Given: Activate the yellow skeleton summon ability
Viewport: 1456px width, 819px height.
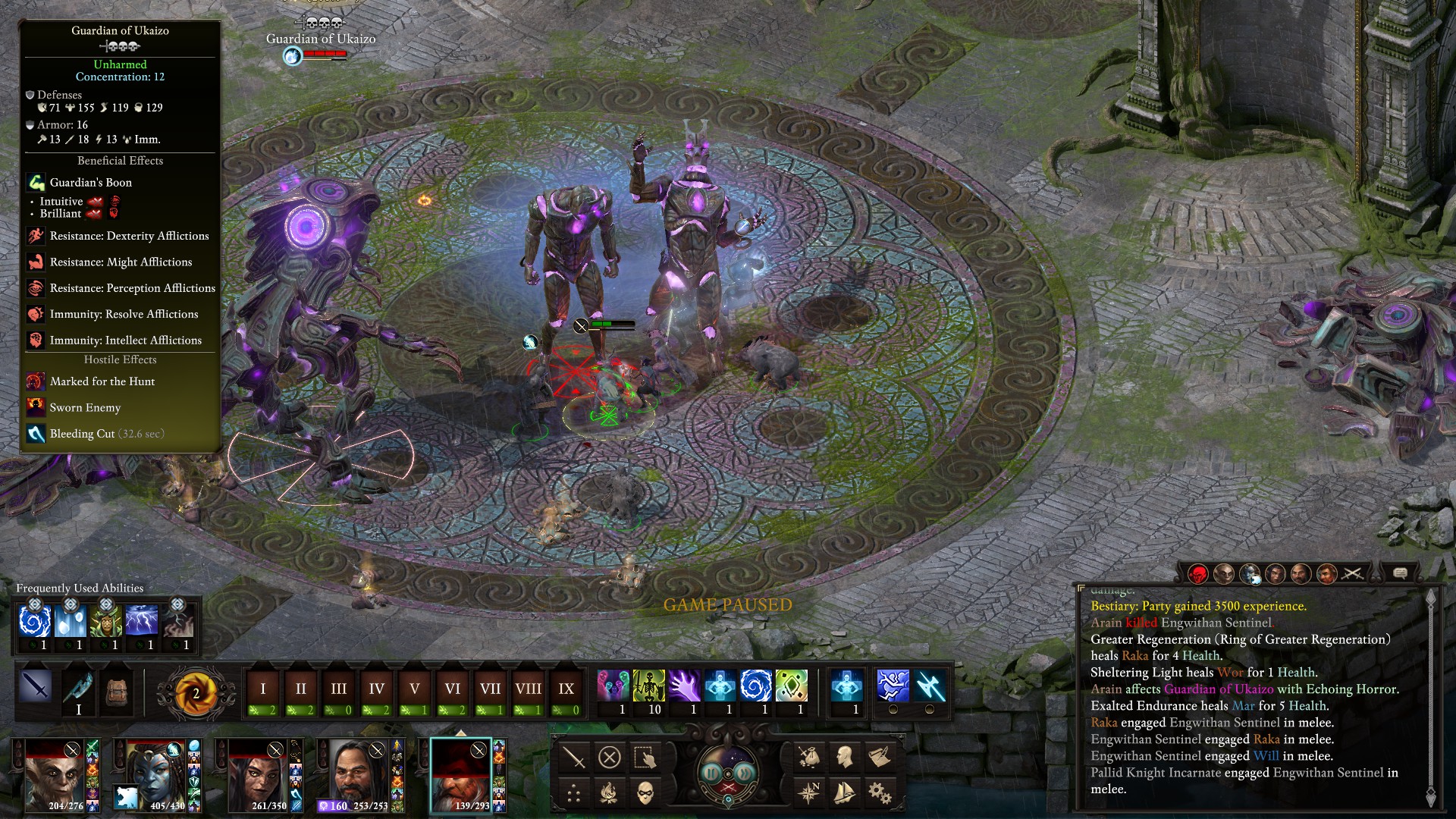Looking at the screenshot, I should 648,686.
